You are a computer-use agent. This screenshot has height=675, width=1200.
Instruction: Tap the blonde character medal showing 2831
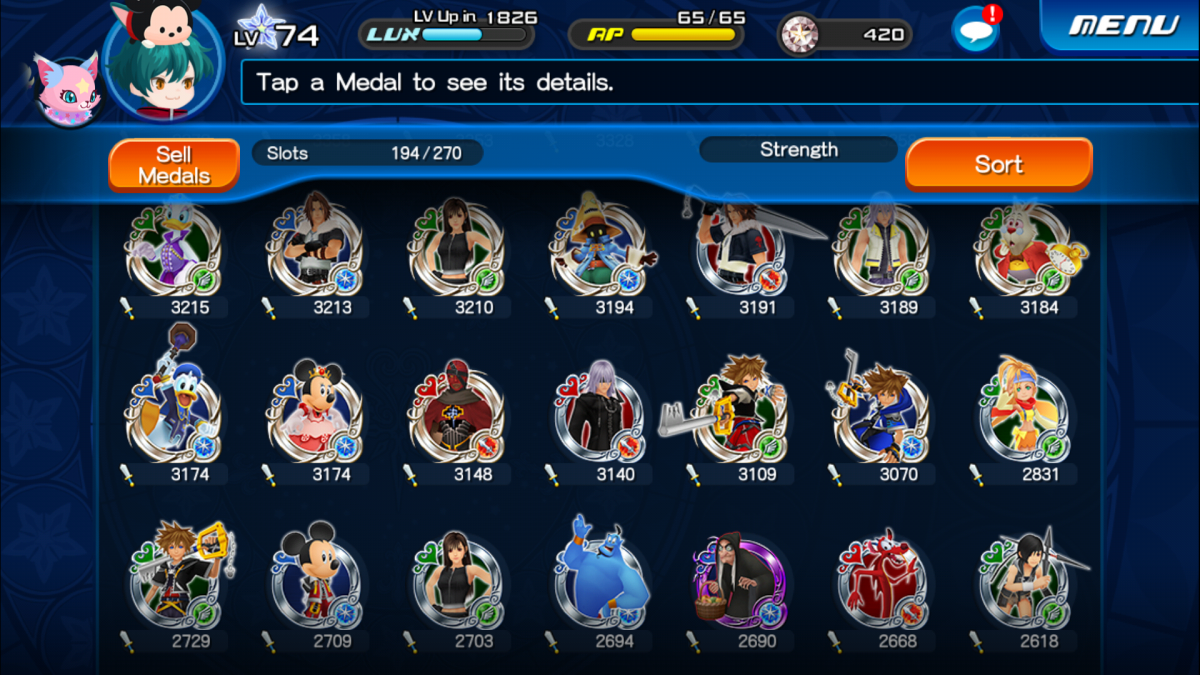(x=1023, y=416)
